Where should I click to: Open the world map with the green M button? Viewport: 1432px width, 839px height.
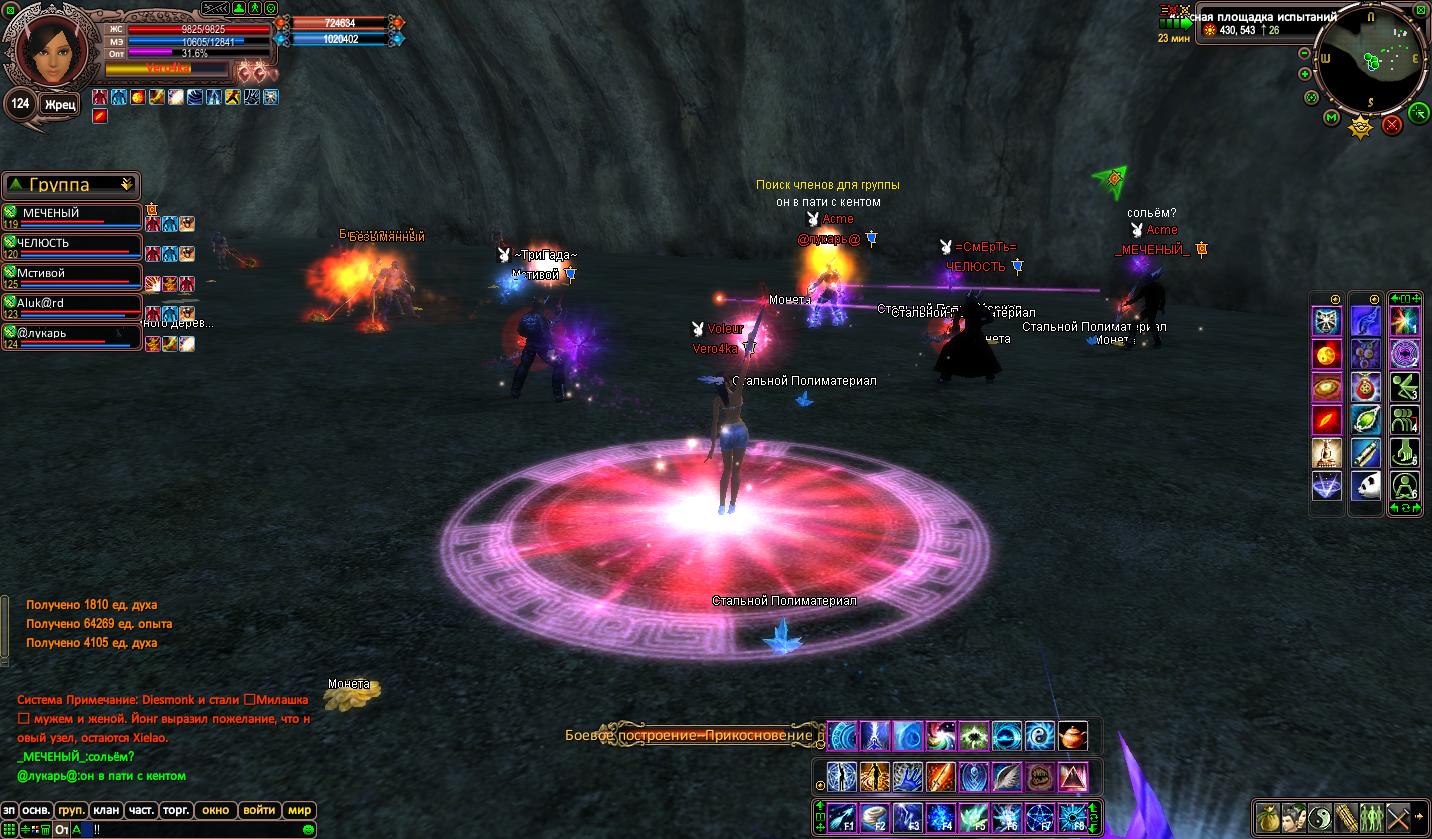pos(1332,118)
